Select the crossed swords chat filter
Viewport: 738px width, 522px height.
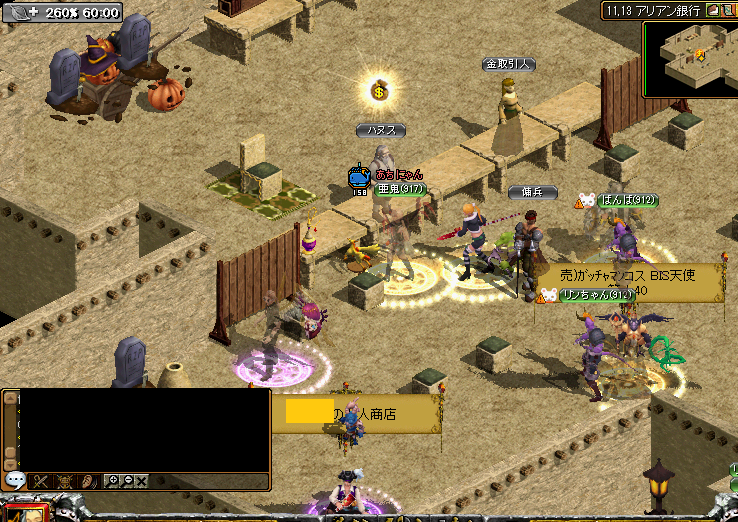41,481
